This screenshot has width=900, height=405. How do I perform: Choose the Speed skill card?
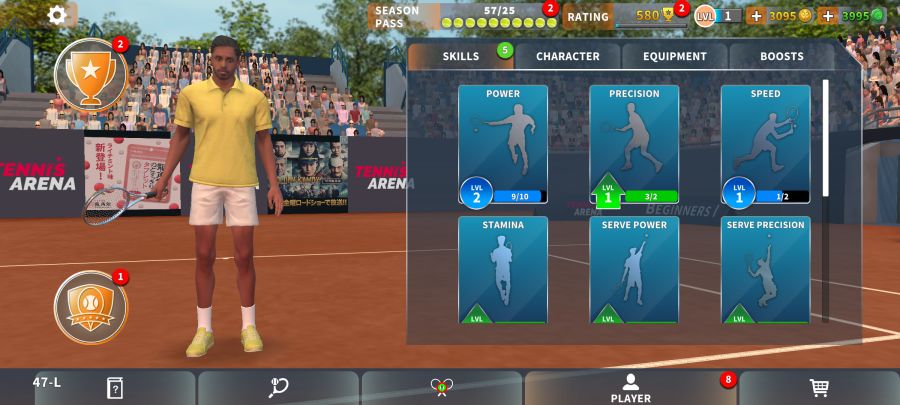tap(765, 144)
